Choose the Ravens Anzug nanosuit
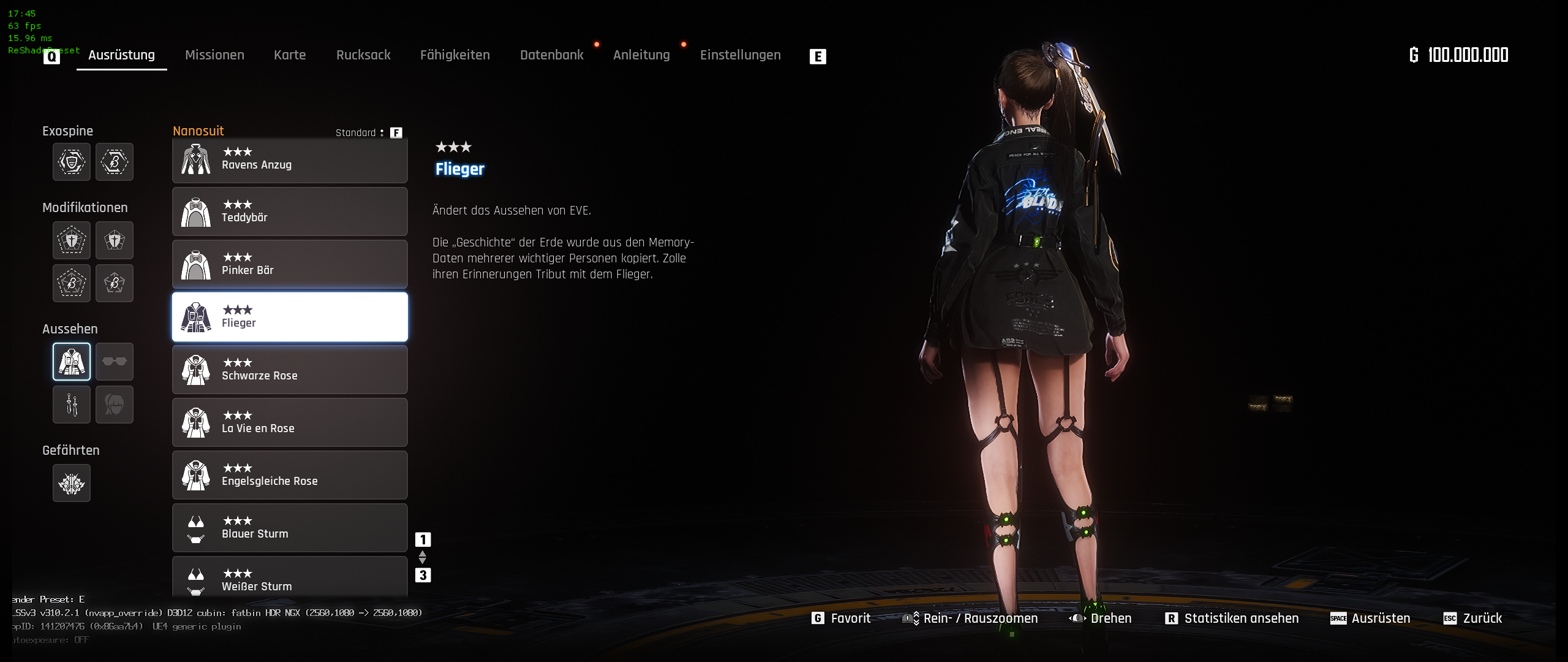This screenshot has width=1568, height=662. click(290, 159)
